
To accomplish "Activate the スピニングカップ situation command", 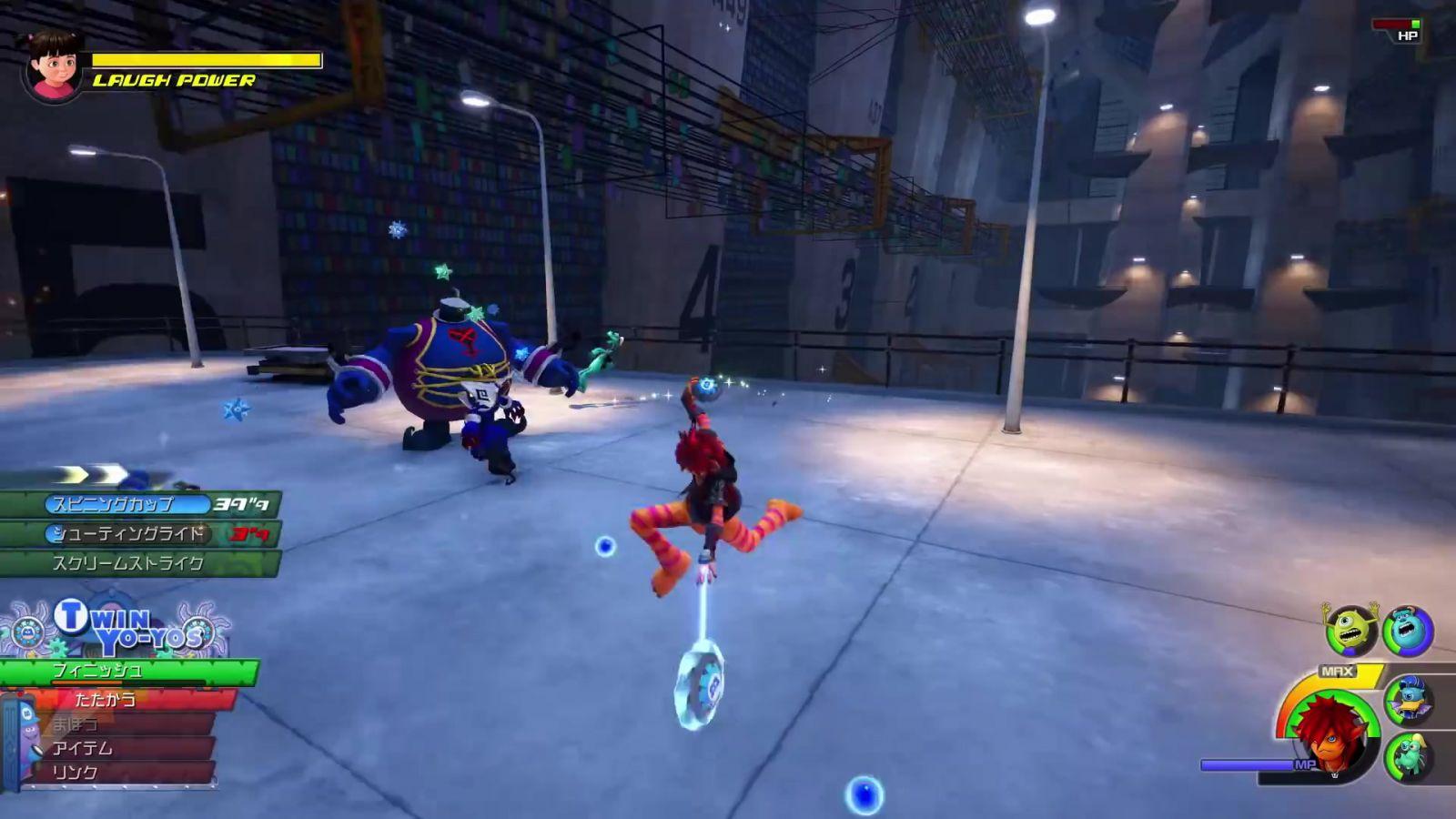I will (x=136, y=504).
